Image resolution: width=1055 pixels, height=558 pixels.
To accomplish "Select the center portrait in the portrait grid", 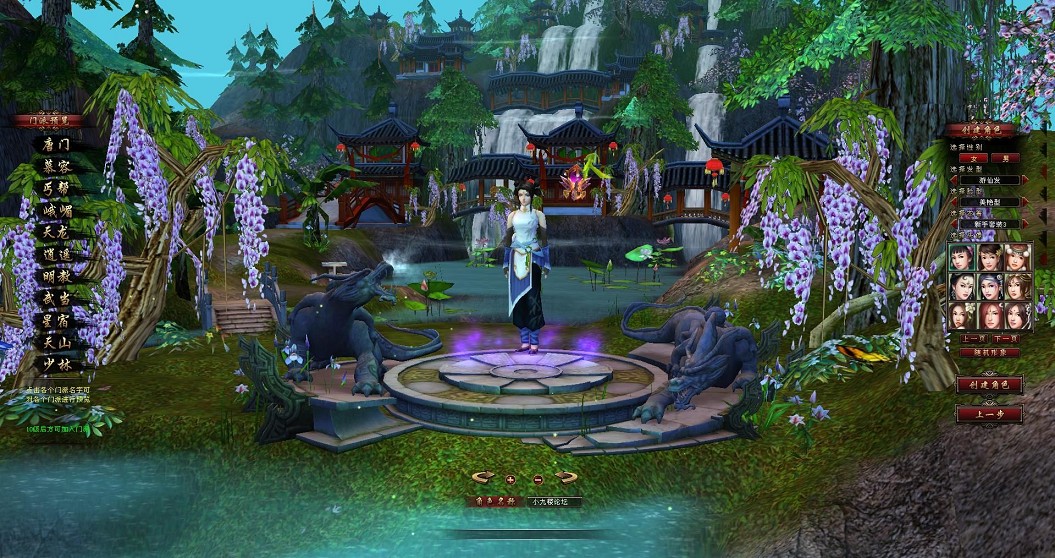I will (x=989, y=287).
